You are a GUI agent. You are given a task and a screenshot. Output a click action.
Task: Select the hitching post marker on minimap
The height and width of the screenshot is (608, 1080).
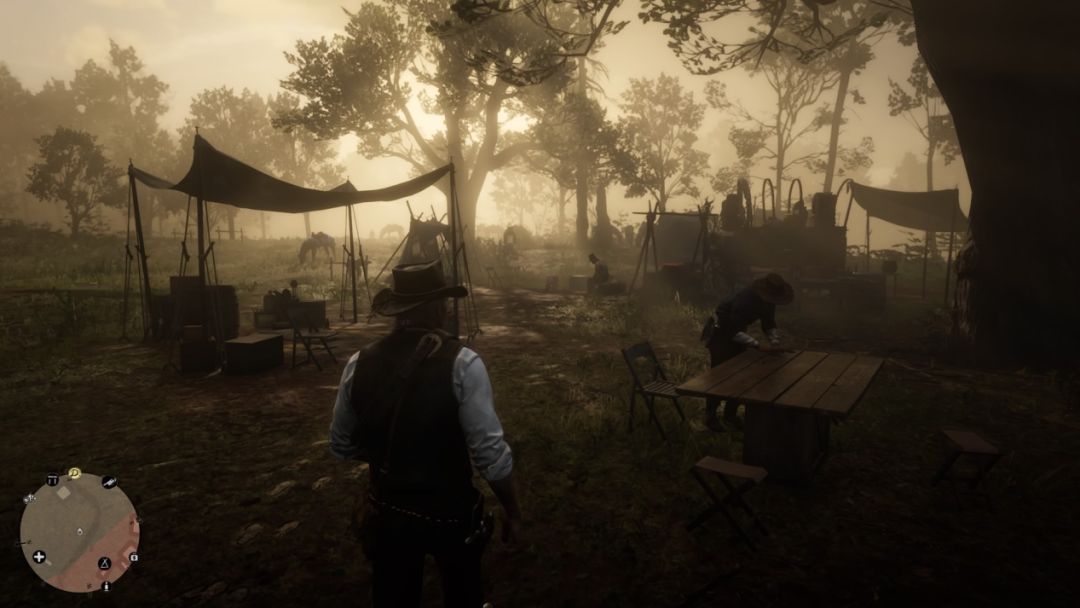point(53,480)
